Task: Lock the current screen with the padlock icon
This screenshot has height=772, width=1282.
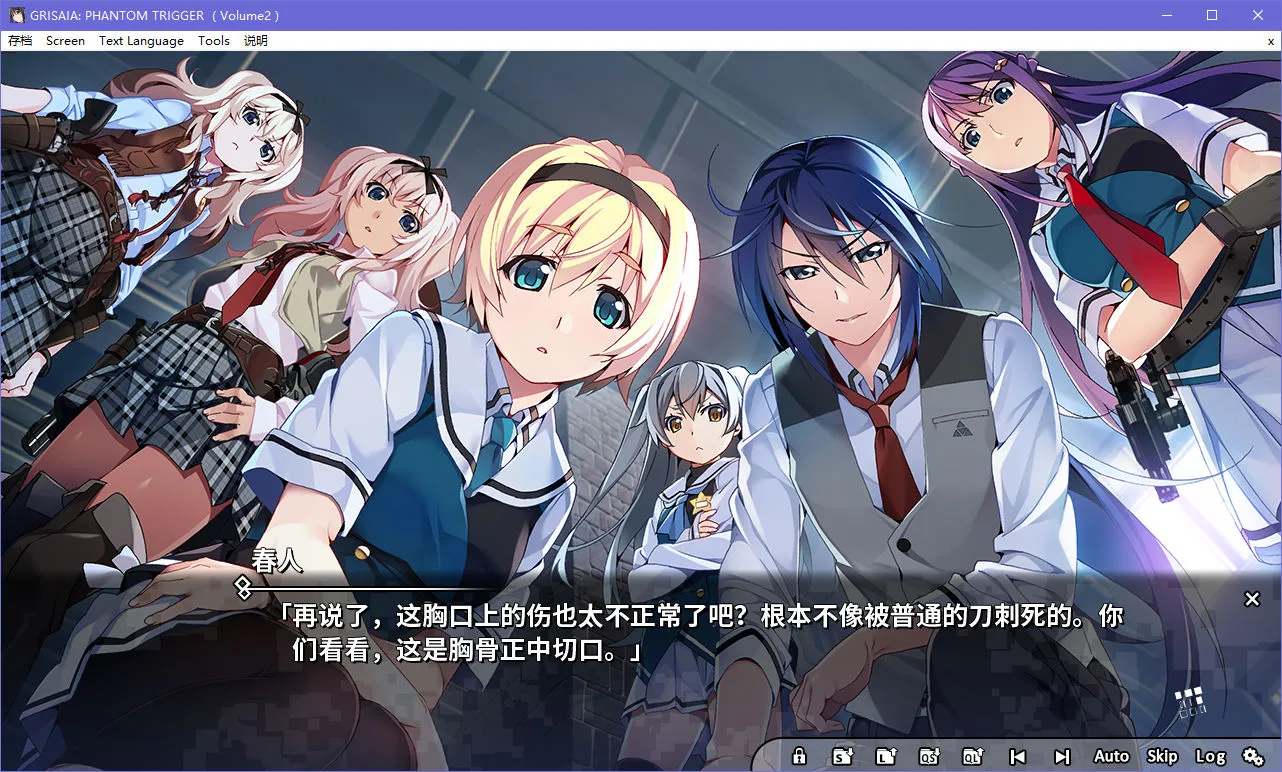Action: tap(799, 756)
